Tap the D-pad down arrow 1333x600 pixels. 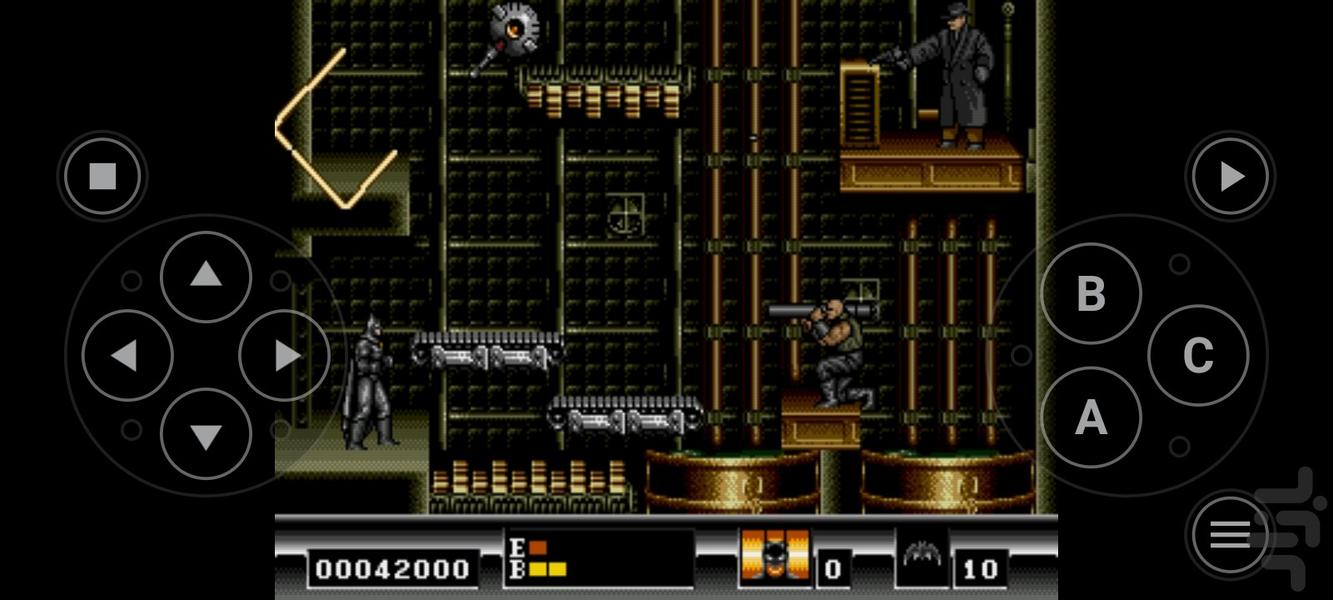(206, 434)
